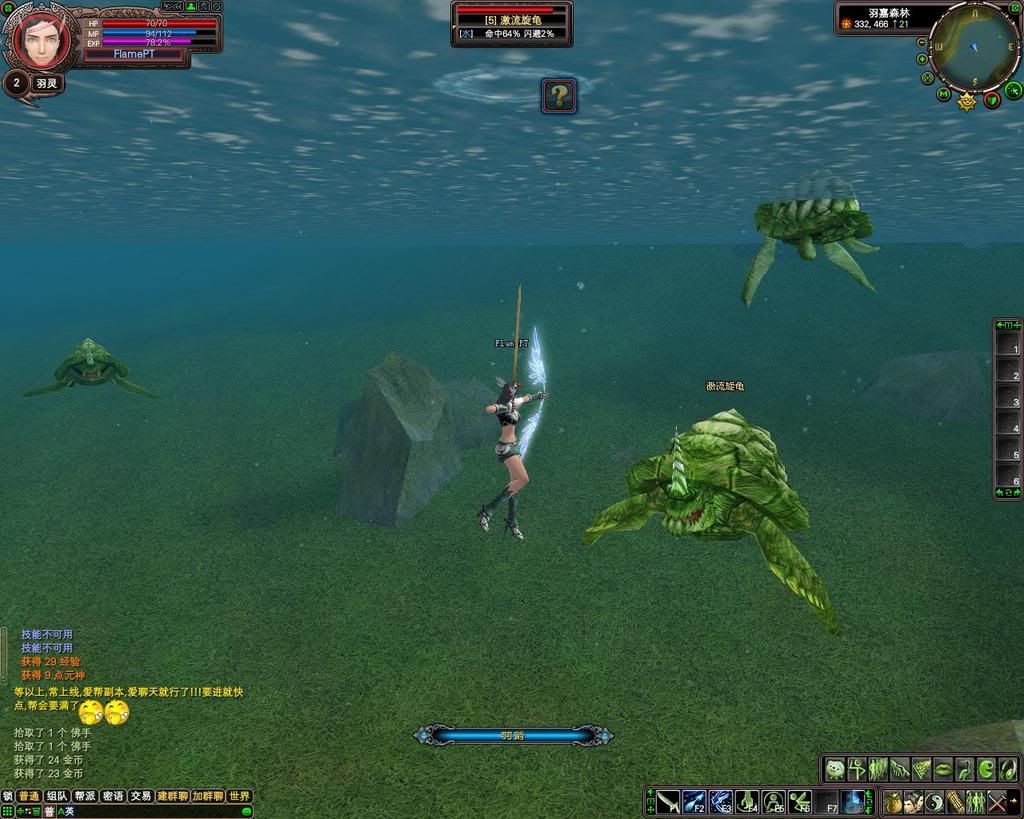1024x819 pixels.
Task: Click the question mark help button
Action: tap(560, 96)
